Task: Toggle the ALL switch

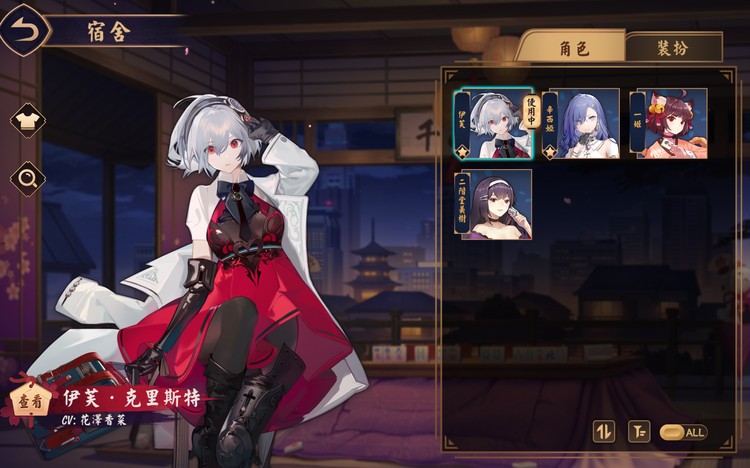Action: point(684,432)
